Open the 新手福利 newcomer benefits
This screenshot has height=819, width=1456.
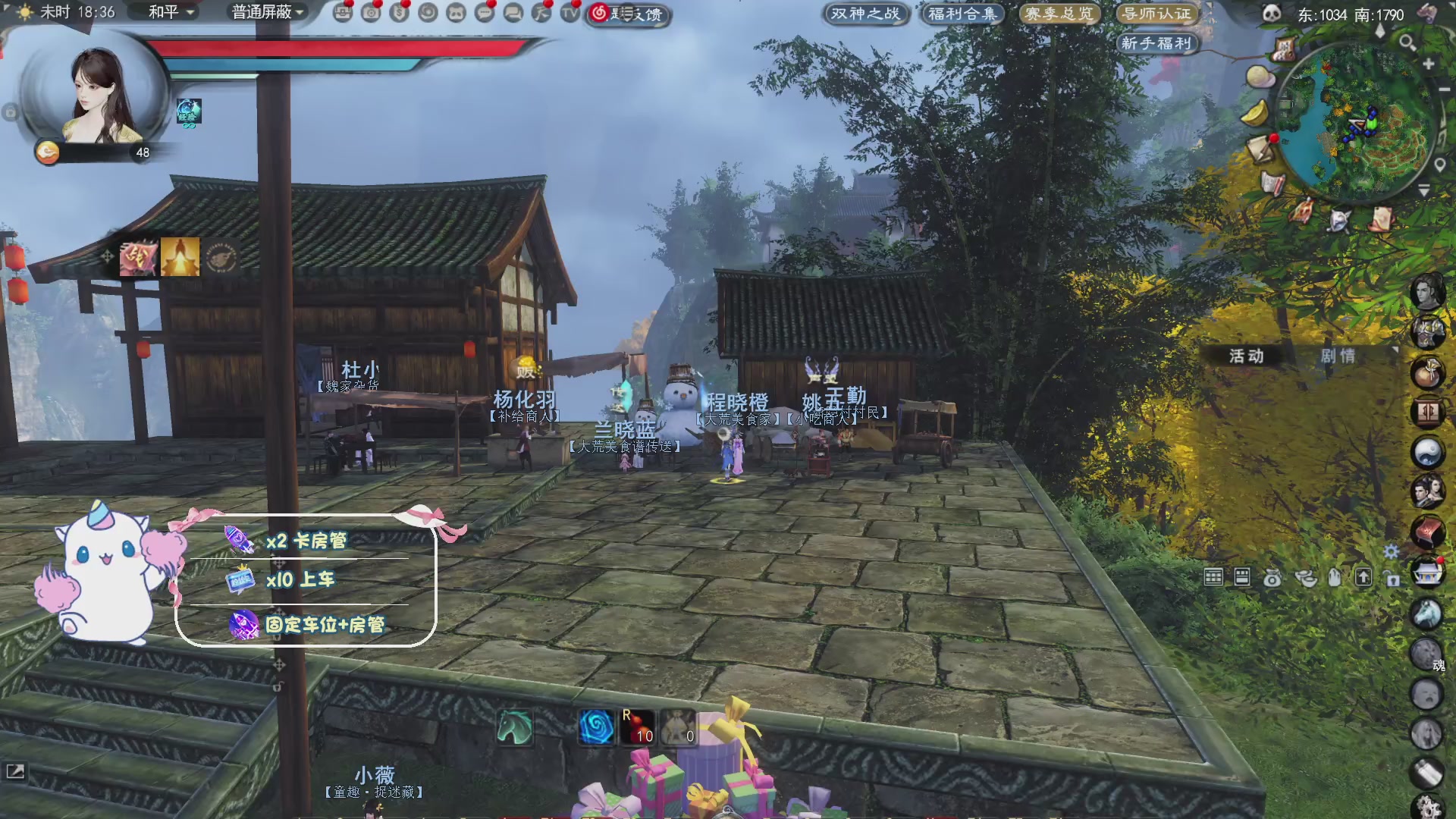coord(1156,43)
